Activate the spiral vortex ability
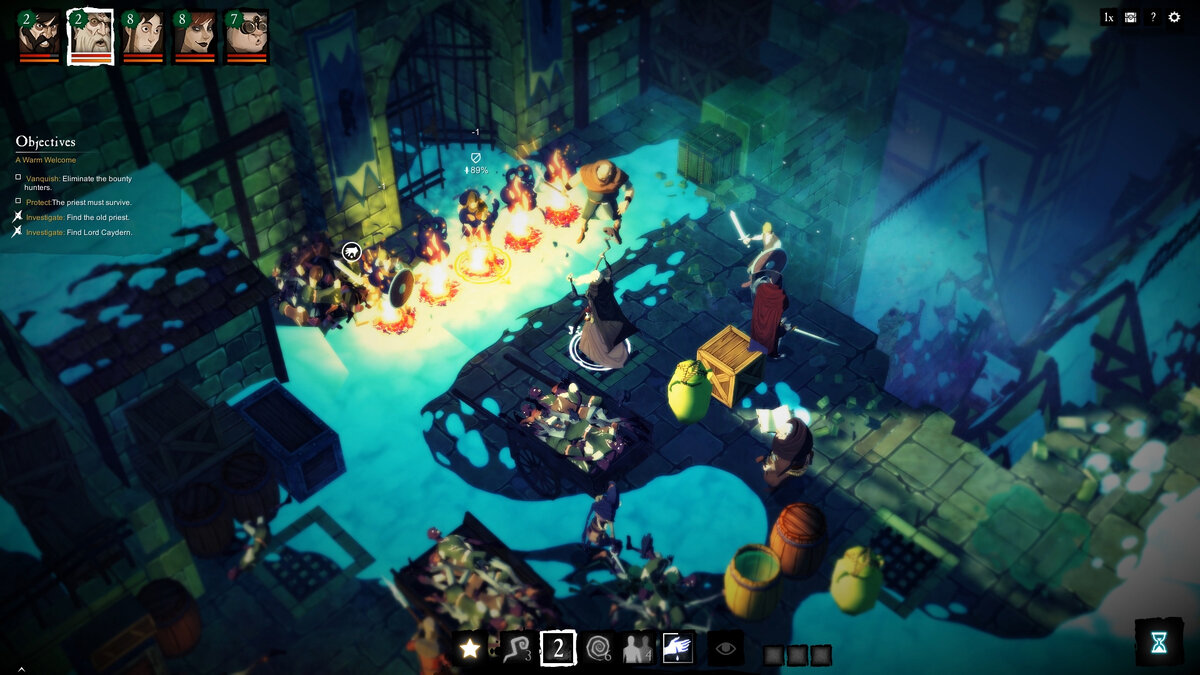 (599, 649)
